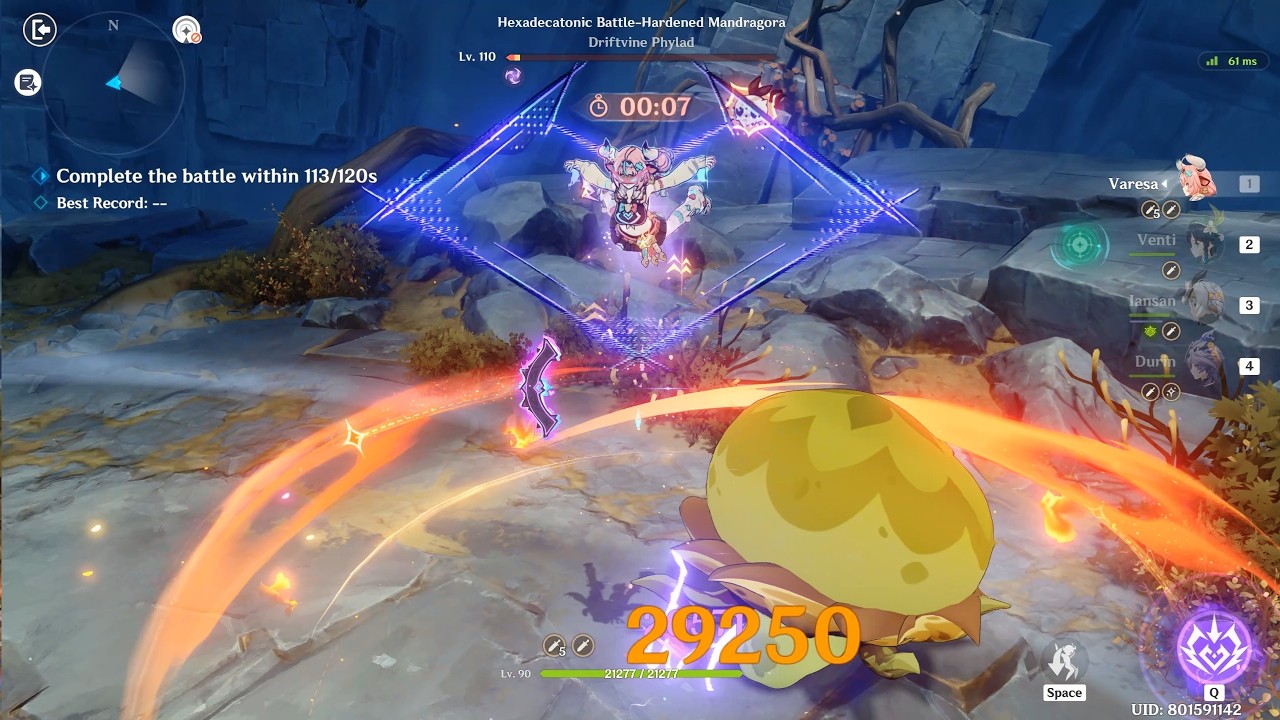Open the compass marker icon above minimap
Image resolution: width=1280 pixels, height=720 pixels.
pyautogui.click(x=186, y=30)
